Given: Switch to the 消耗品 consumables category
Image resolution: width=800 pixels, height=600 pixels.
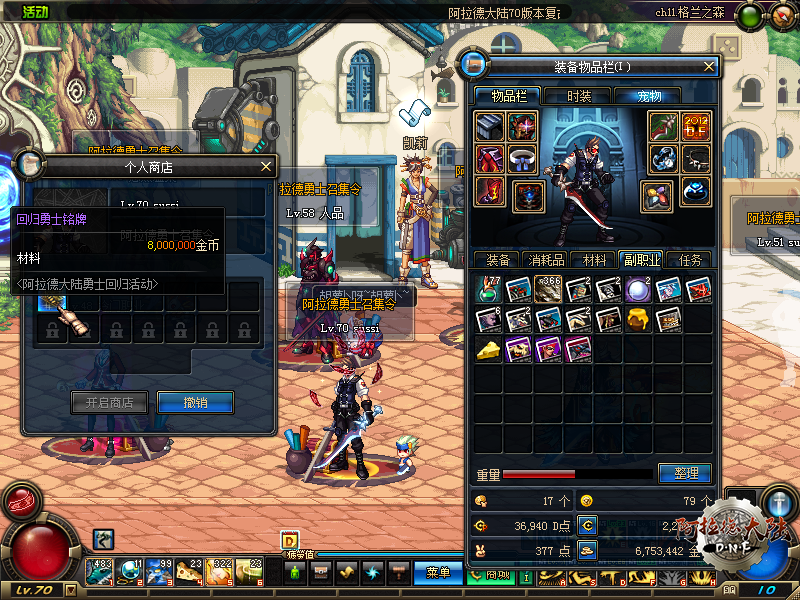Looking at the screenshot, I should 545,260.
